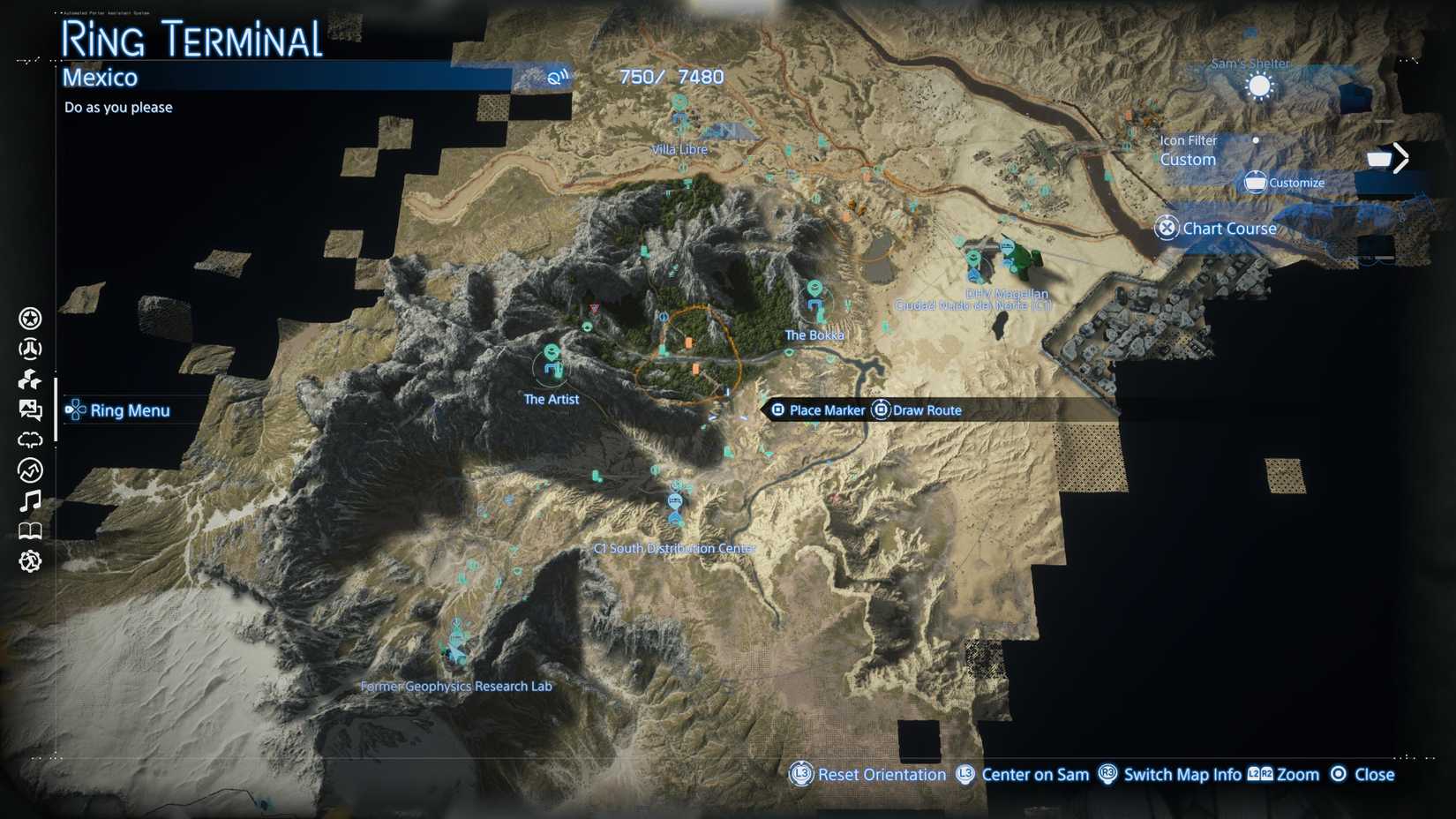Click the 750/7480 likes counter at the top
Screen dimensions: 1456x819
click(671, 77)
